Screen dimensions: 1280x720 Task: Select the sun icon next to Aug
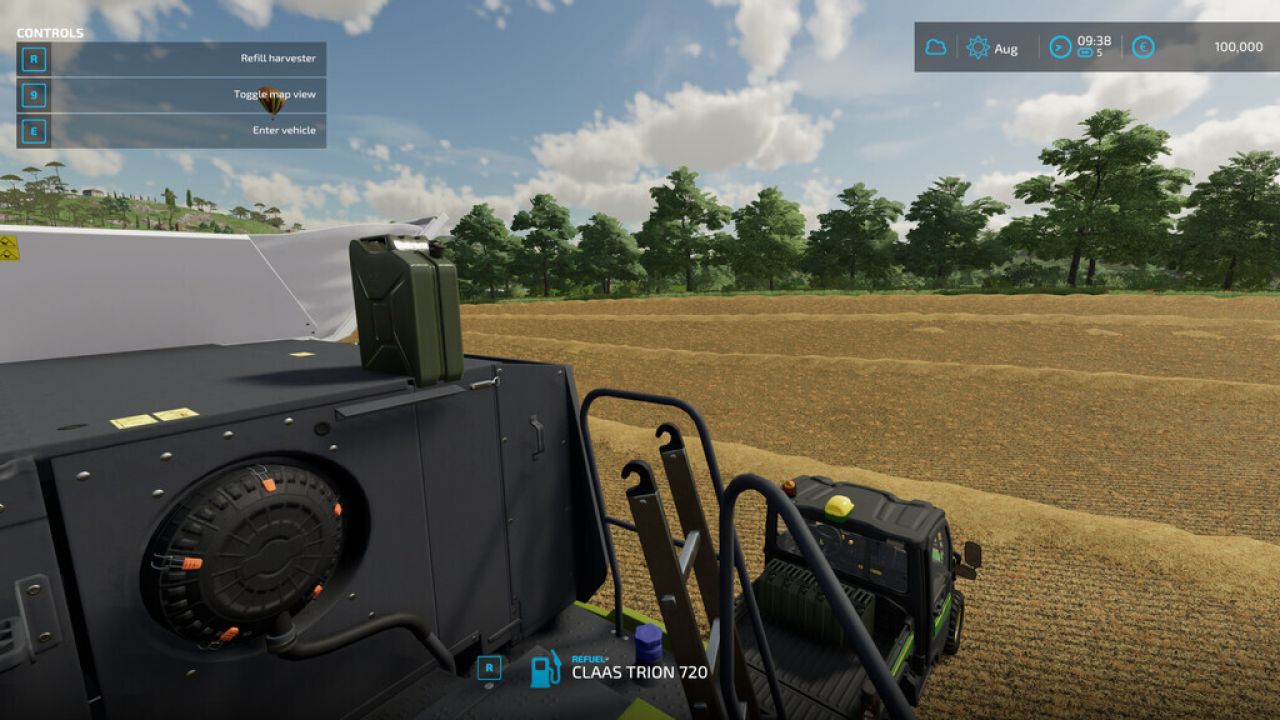[x=977, y=46]
